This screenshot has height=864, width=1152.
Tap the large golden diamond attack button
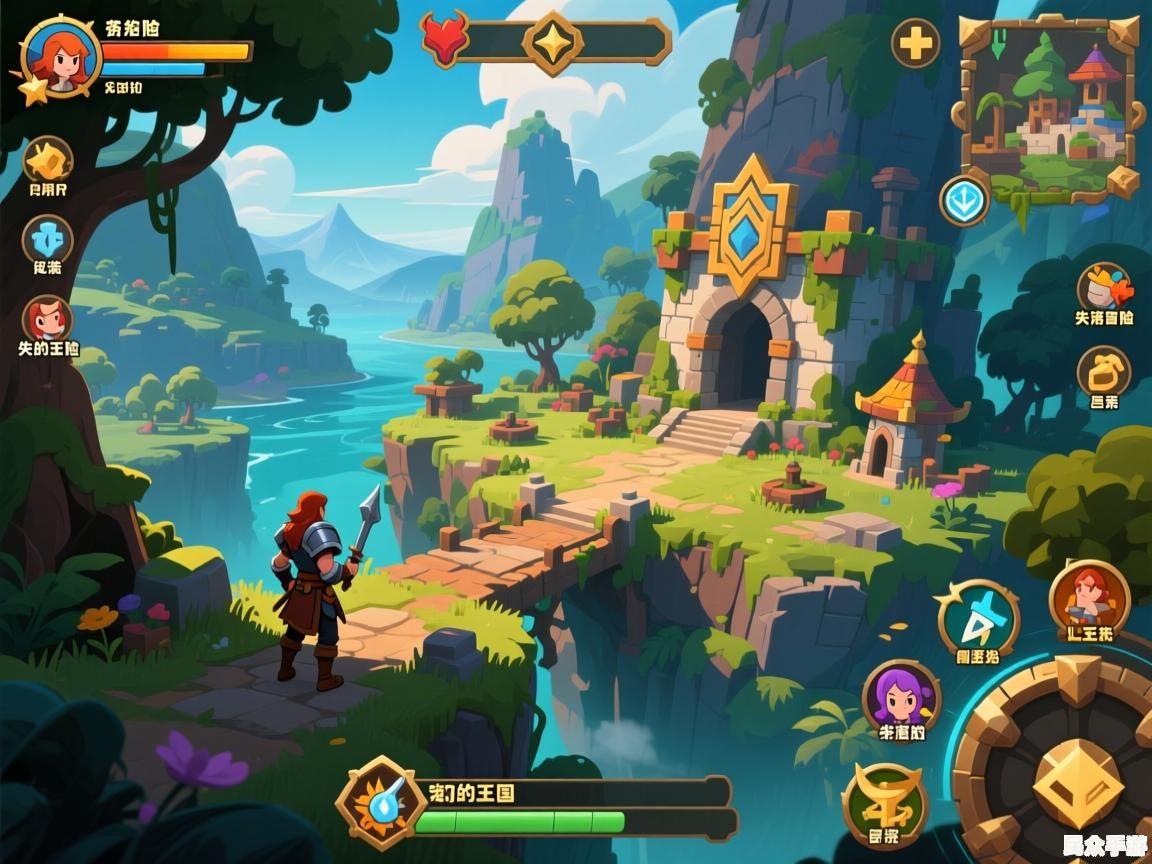click(1077, 783)
